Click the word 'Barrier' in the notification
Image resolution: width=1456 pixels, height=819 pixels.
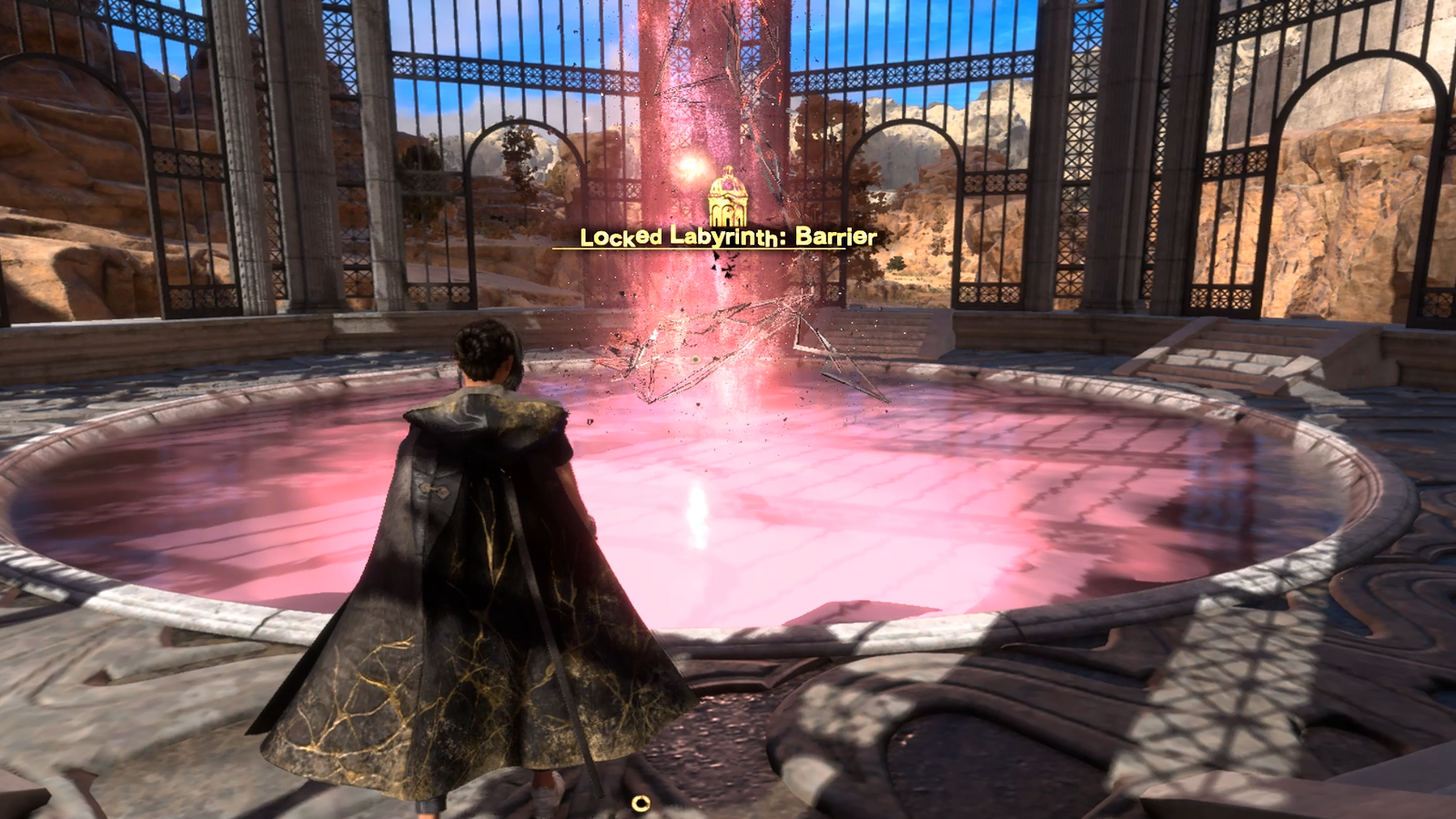pyautogui.click(x=835, y=239)
